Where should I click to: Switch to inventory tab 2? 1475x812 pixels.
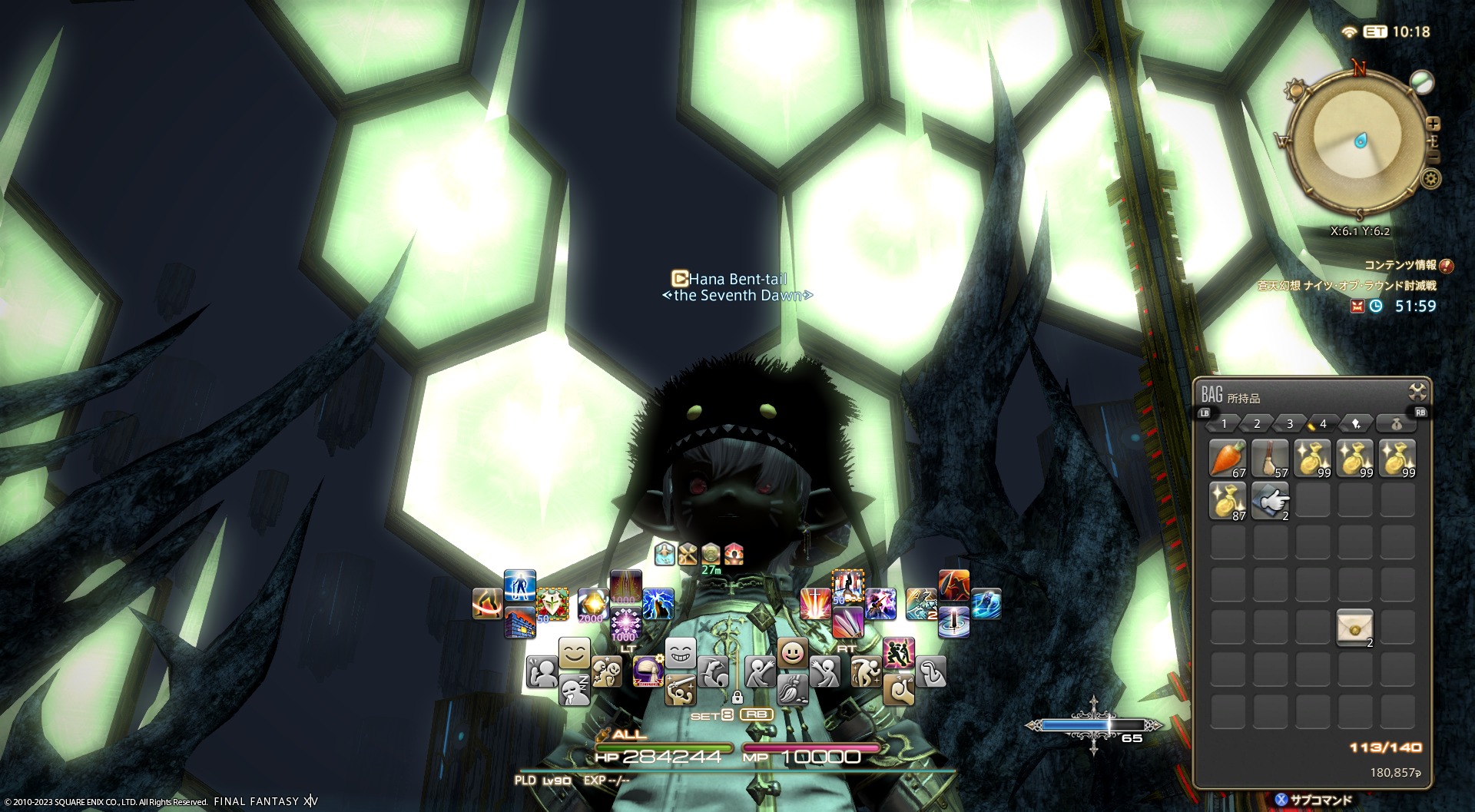click(1257, 424)
